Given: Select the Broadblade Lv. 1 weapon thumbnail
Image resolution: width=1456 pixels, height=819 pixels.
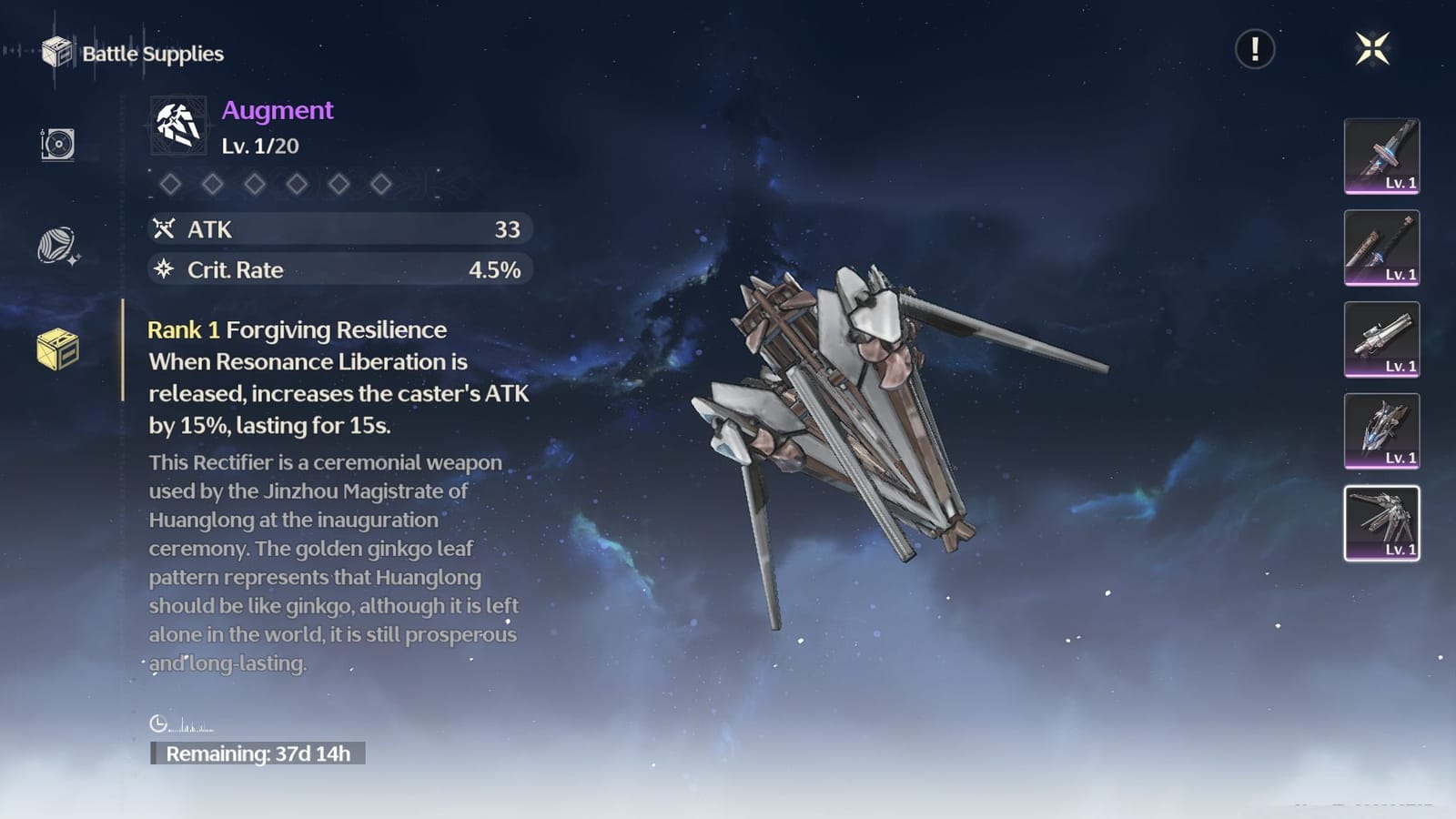Looking at the screenshot, I should [x=1381, y=157].
